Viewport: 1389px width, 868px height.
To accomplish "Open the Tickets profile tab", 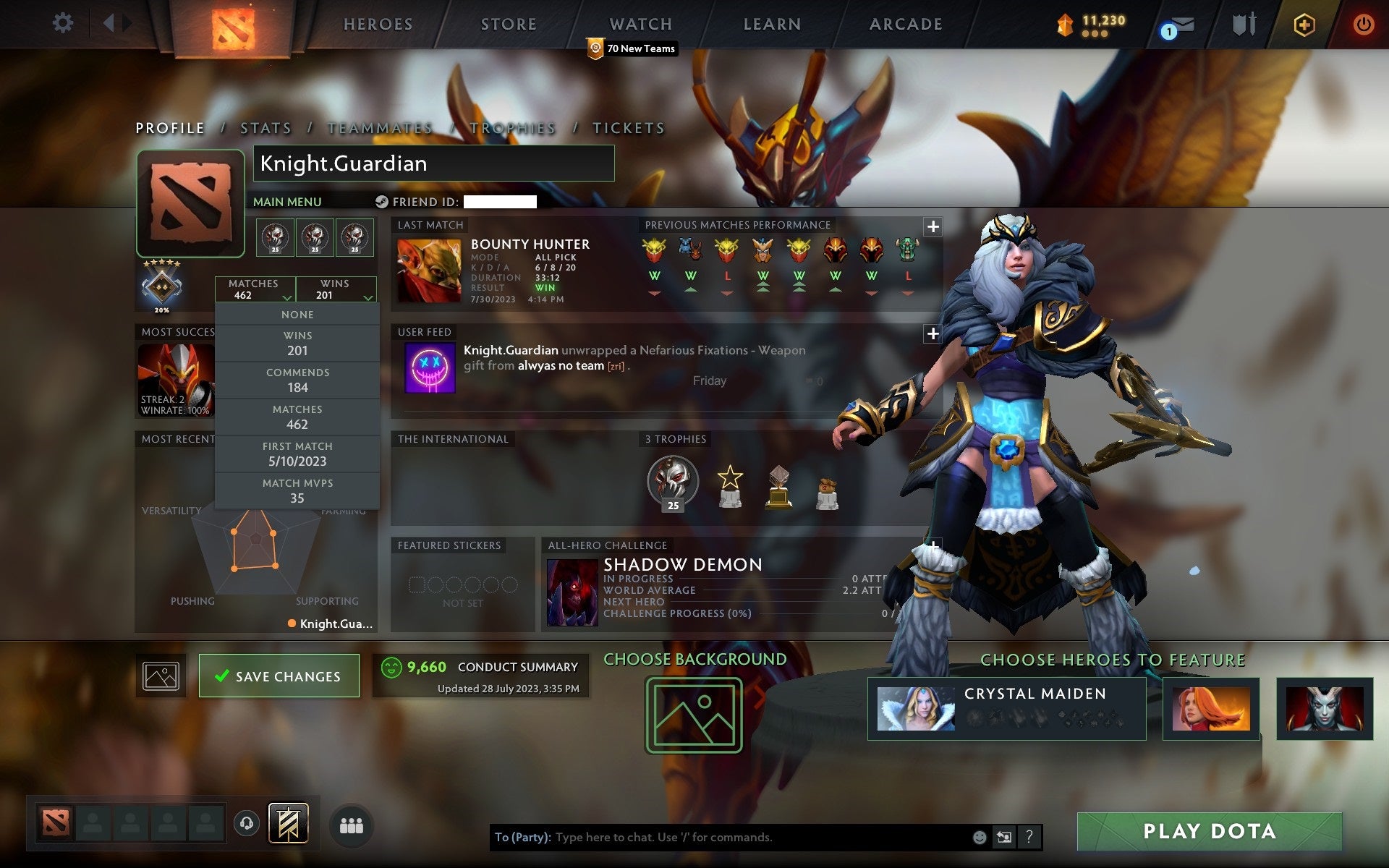I will click(x=628, y=129).
